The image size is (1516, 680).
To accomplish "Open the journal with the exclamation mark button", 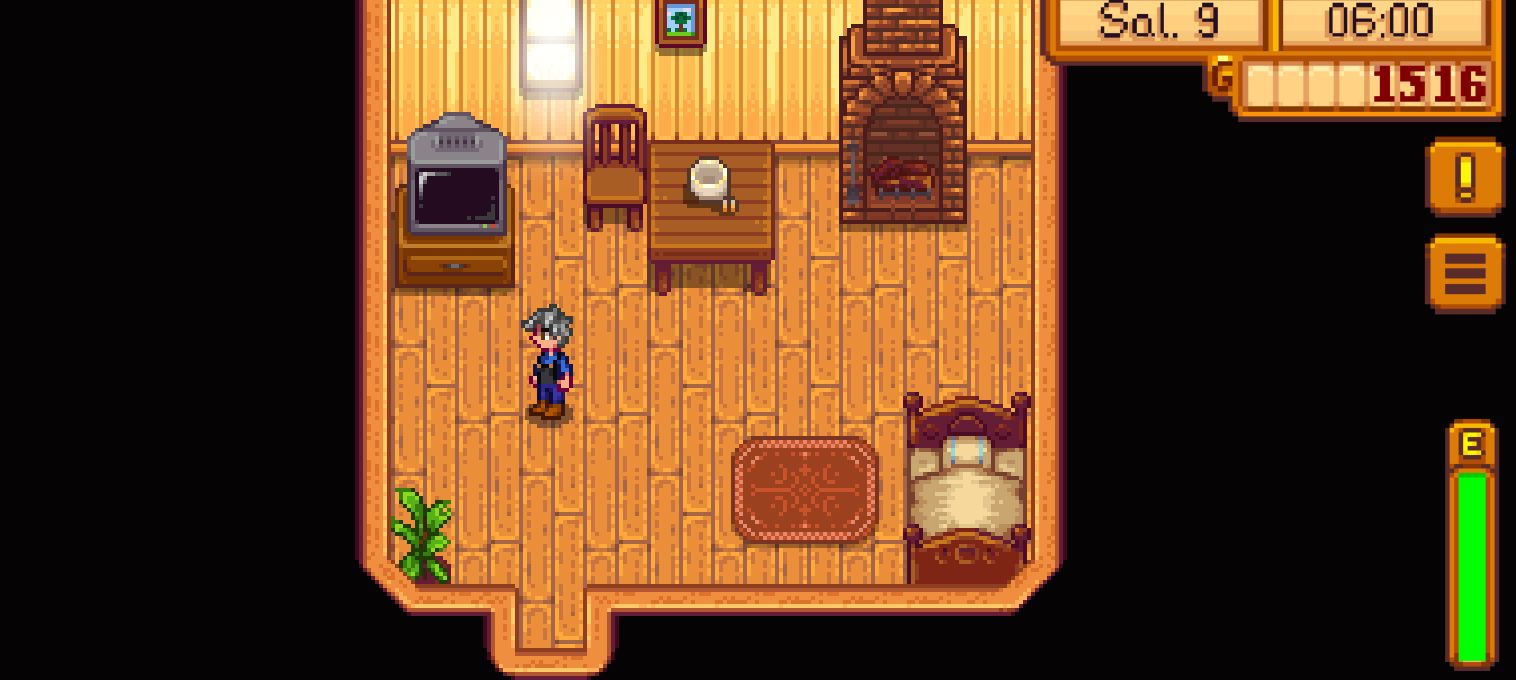I will click(1465, 177).
